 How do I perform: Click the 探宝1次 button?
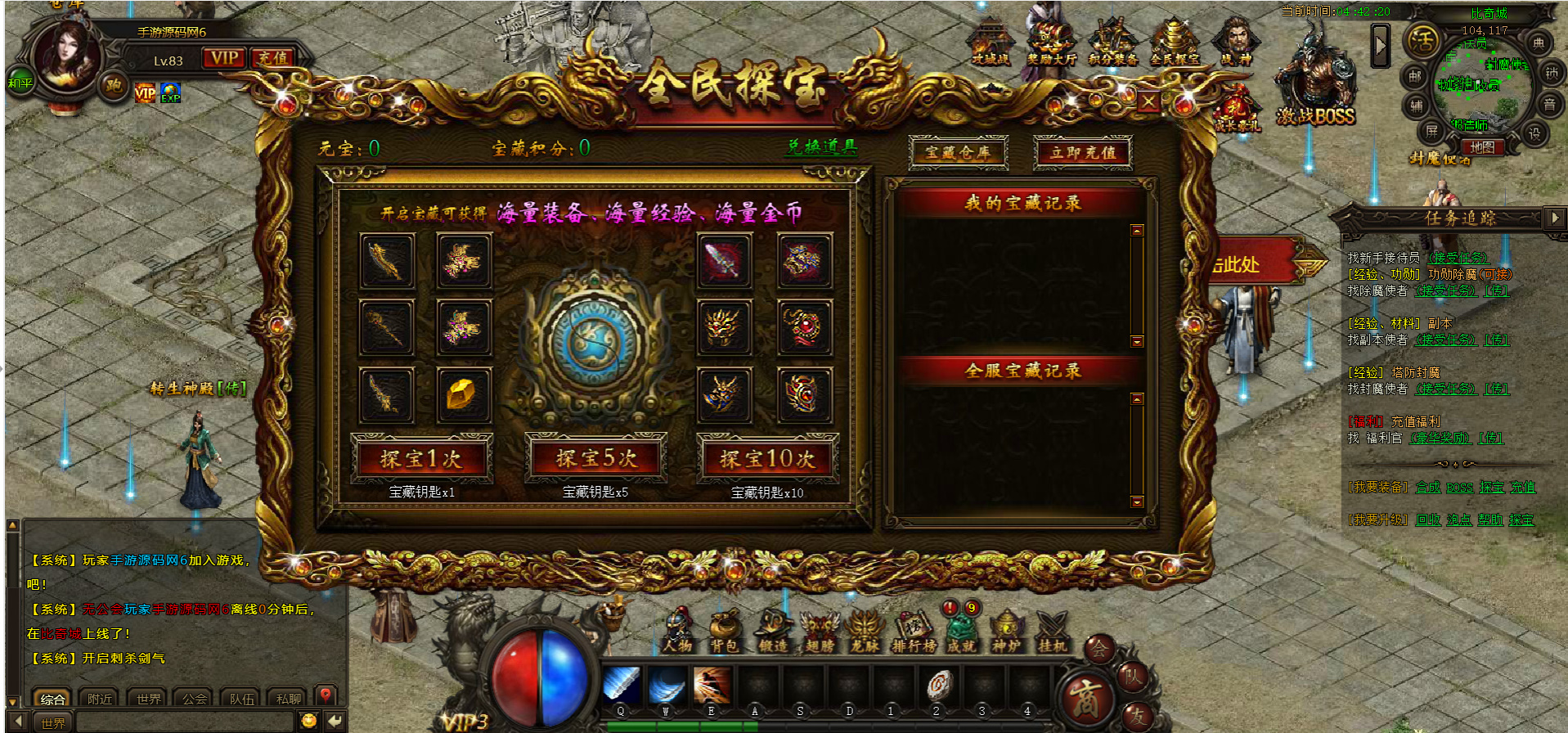[x=421, y=459]
